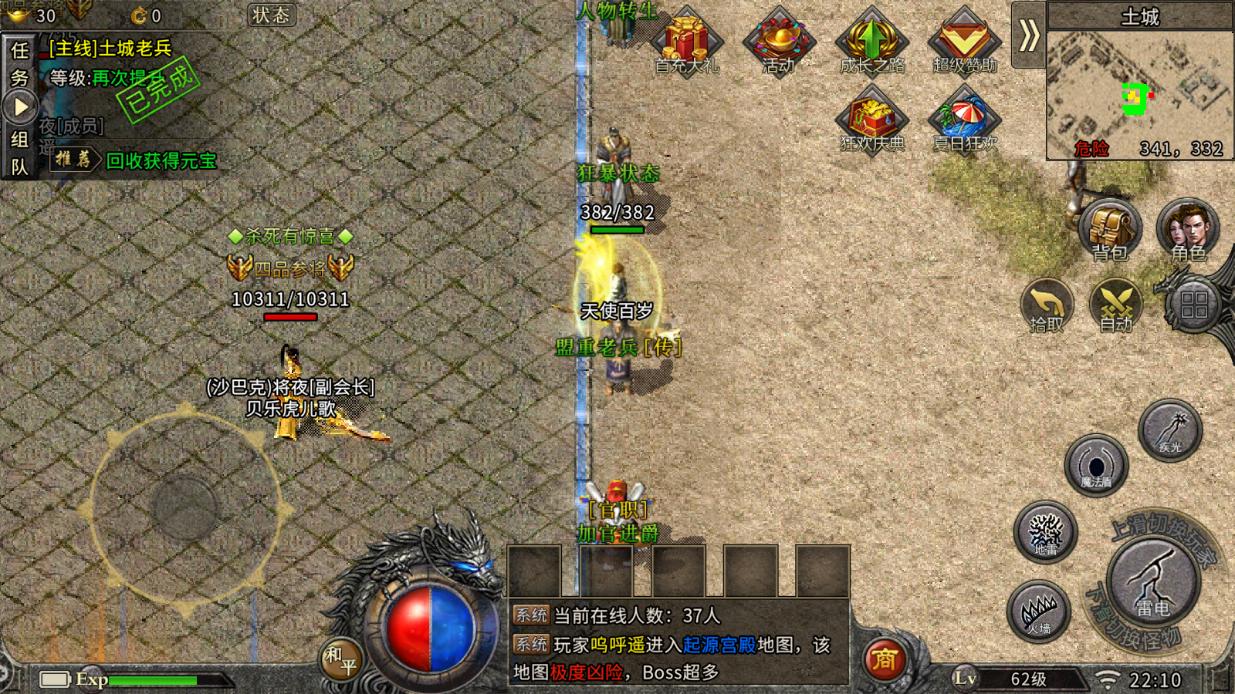The height and width of the screenshot is (694, 1235).
Task: Switch to the 组队 team tab
Action: click(x=19, y=153)
